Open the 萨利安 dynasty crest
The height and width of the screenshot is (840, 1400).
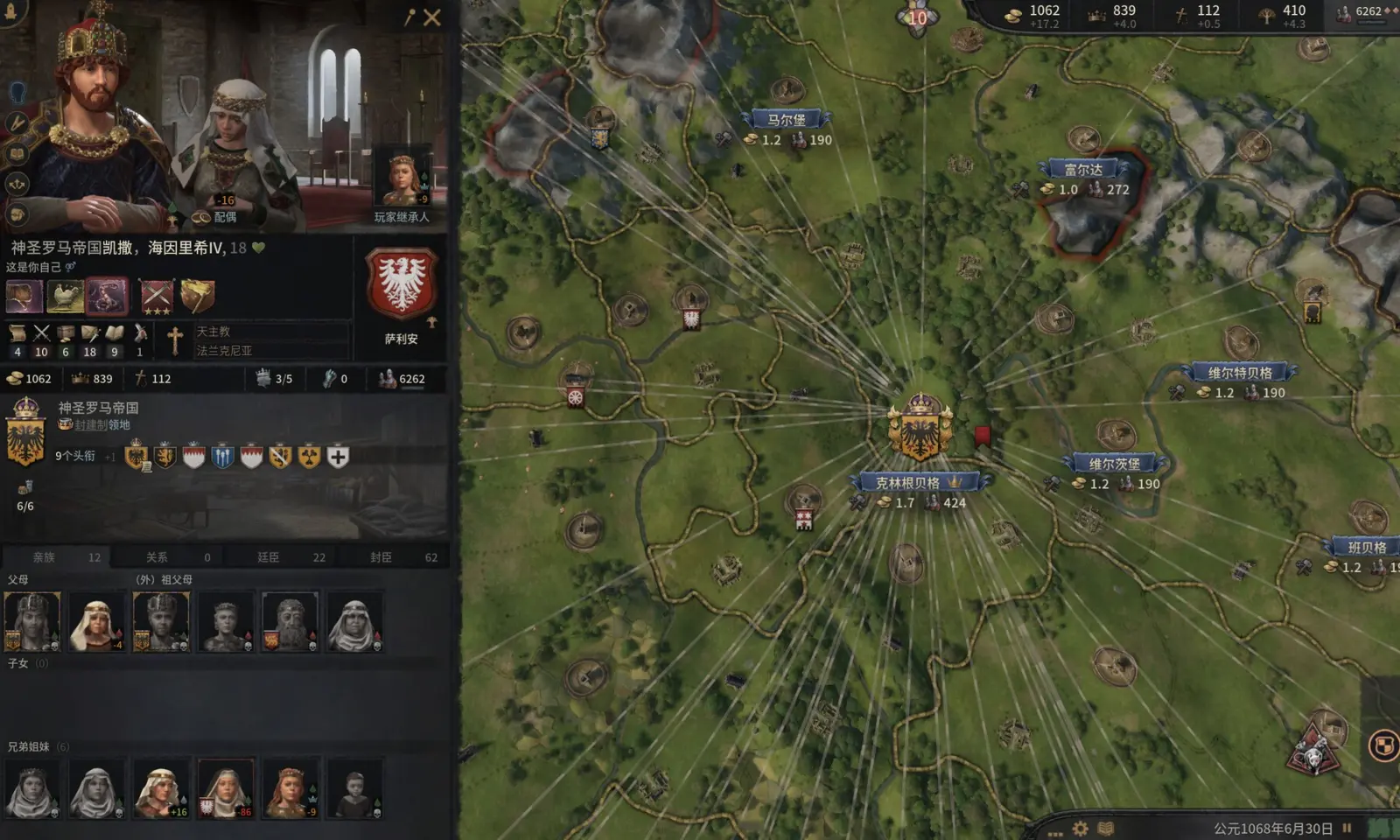point(402,284)
